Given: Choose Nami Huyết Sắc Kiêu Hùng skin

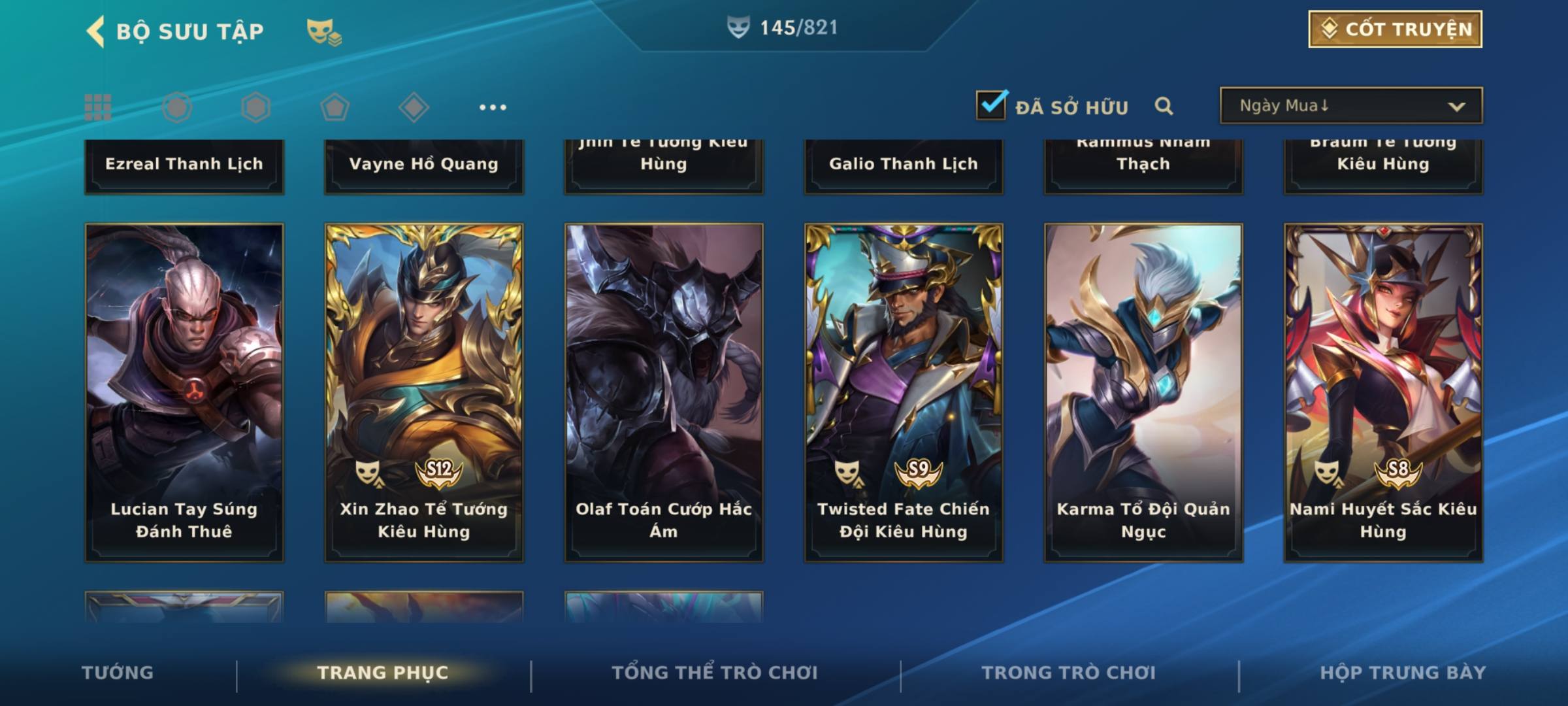Looking at the screenshot, I should click(x=1383, y=392).
